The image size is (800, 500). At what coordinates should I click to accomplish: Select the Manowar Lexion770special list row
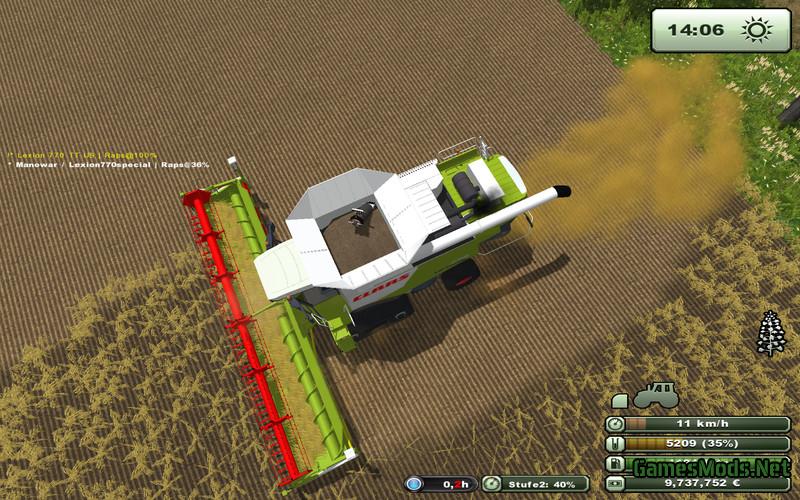coord(110,165)
